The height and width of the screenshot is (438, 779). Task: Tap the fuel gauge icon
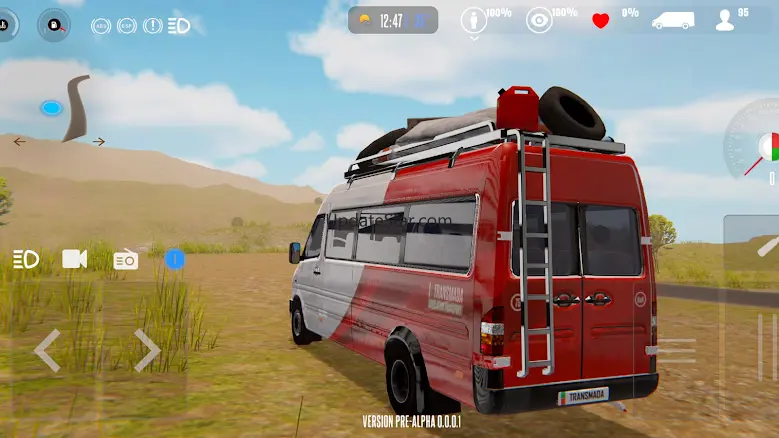[53, 24]
